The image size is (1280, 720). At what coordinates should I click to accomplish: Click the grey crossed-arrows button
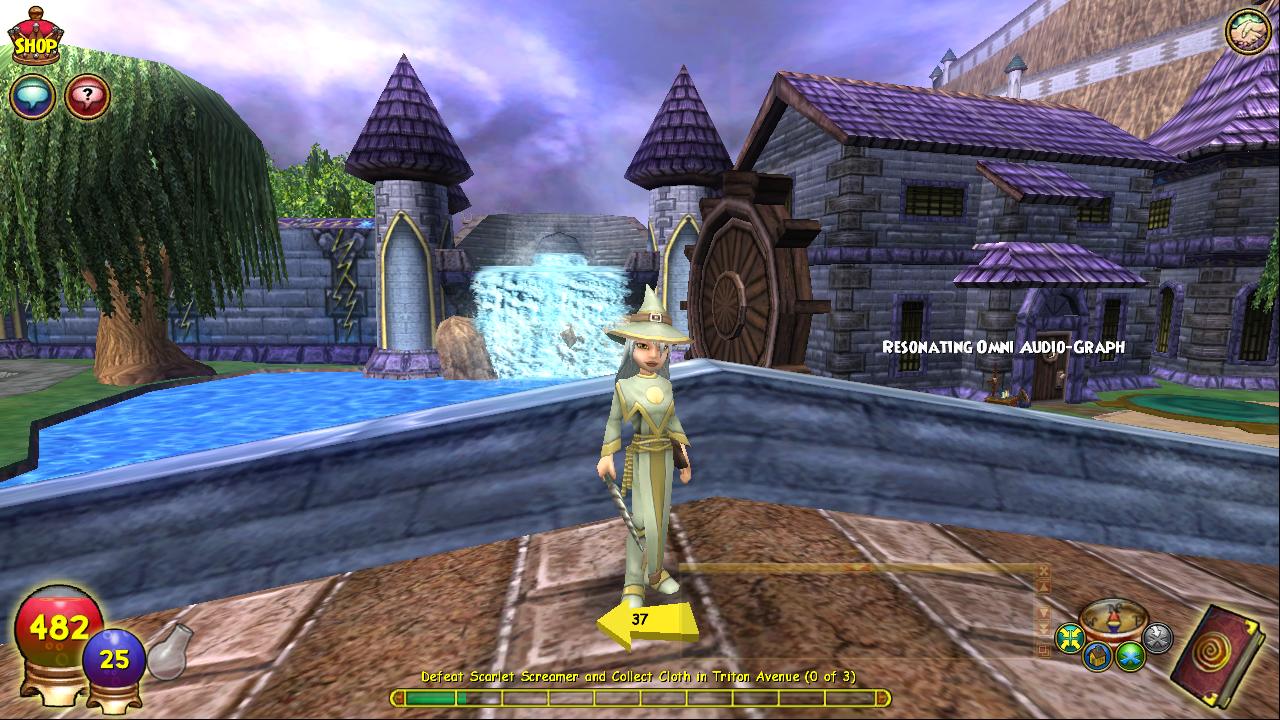click(x=1157, y=637)
